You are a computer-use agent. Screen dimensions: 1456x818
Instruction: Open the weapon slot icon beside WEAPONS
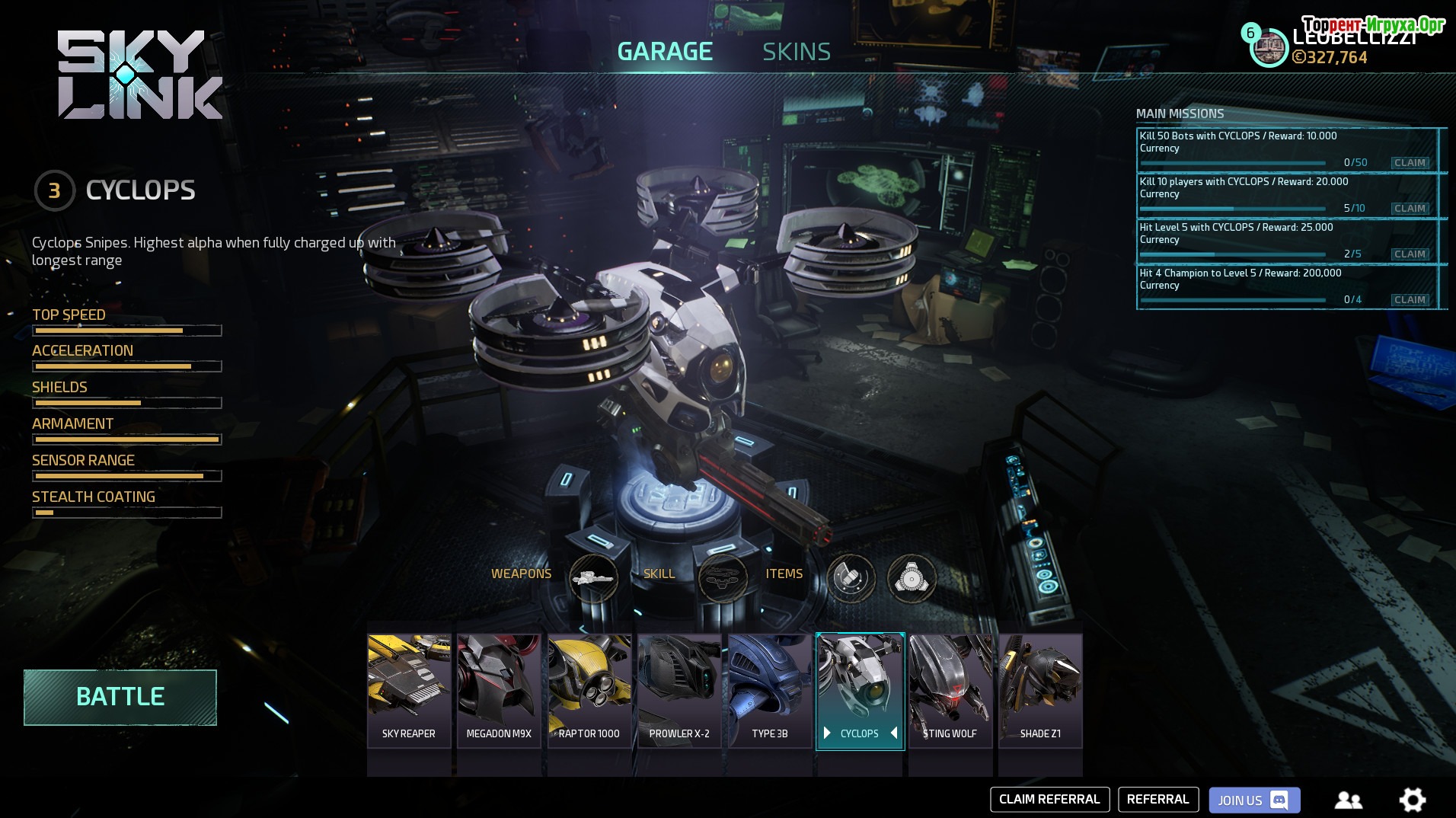click(x=593, y=579)
